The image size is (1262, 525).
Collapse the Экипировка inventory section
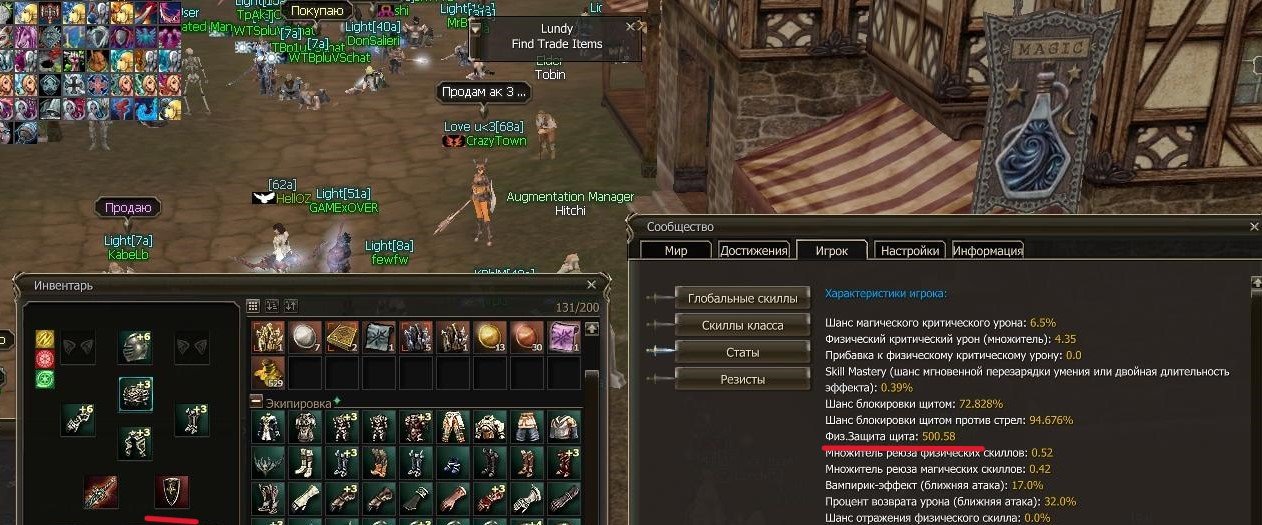256,401
